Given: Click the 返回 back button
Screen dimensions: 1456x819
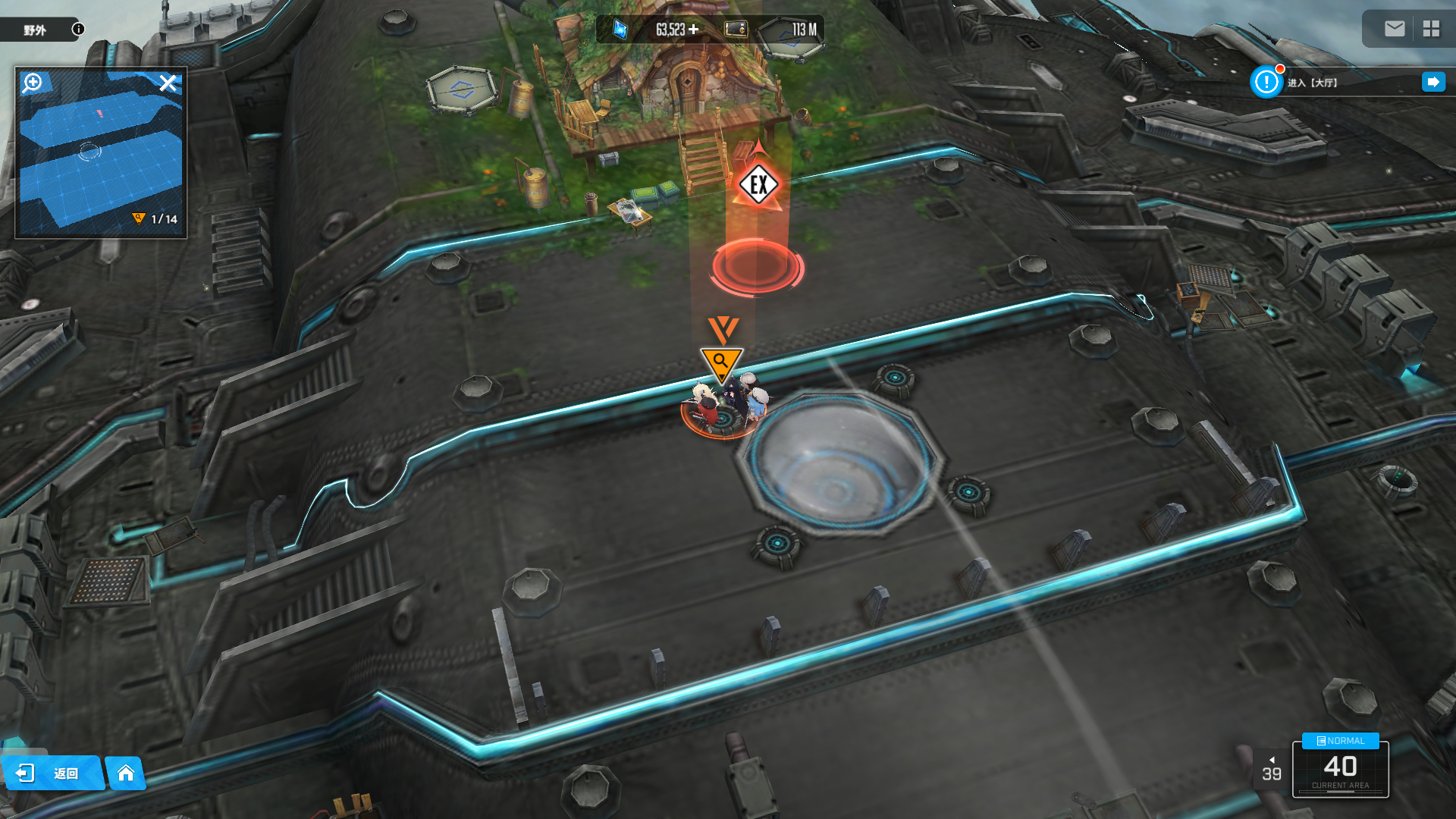Looking at the screenshot, I should coord(52,773).
